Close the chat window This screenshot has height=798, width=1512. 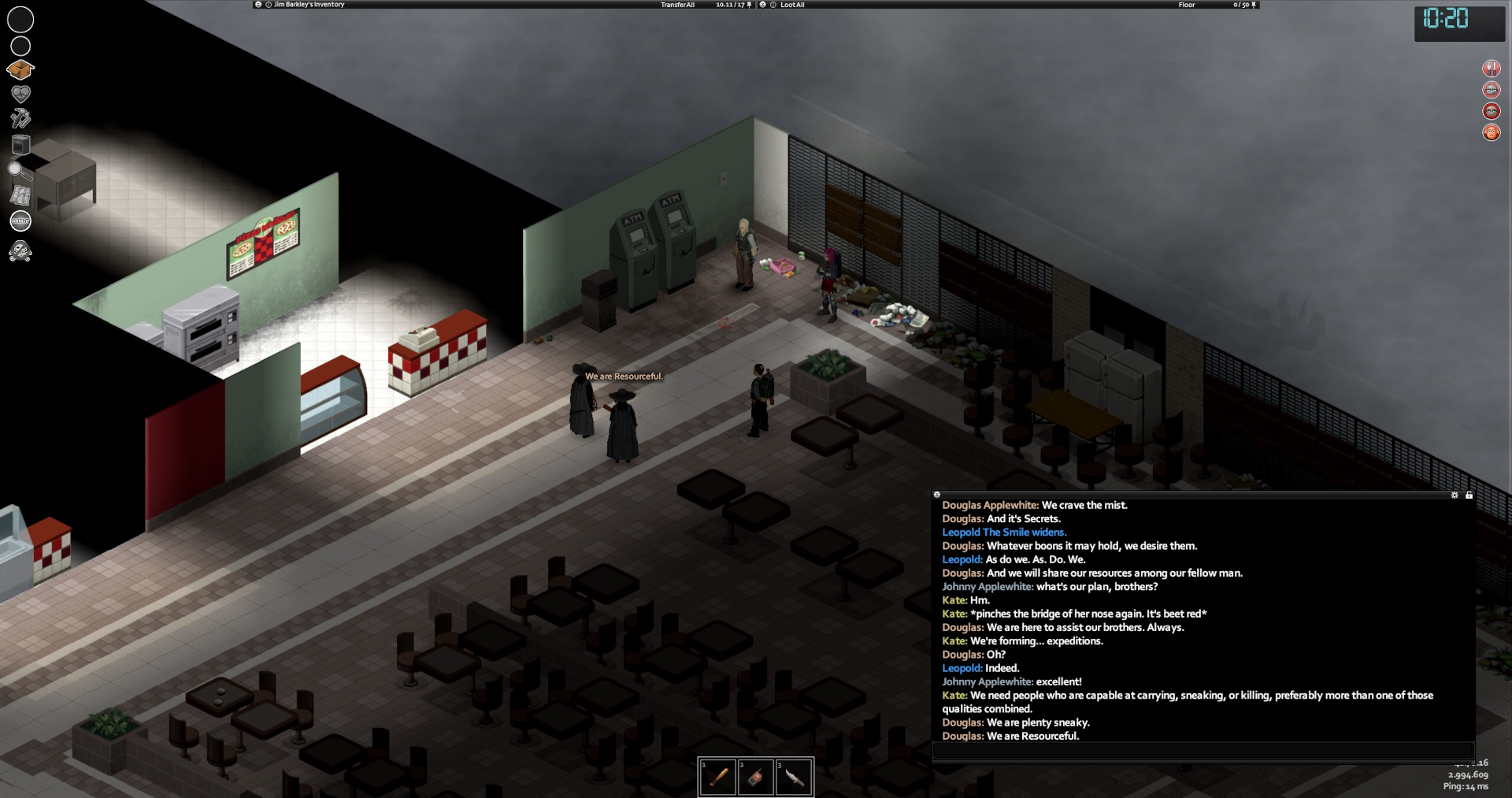(937, 495)
